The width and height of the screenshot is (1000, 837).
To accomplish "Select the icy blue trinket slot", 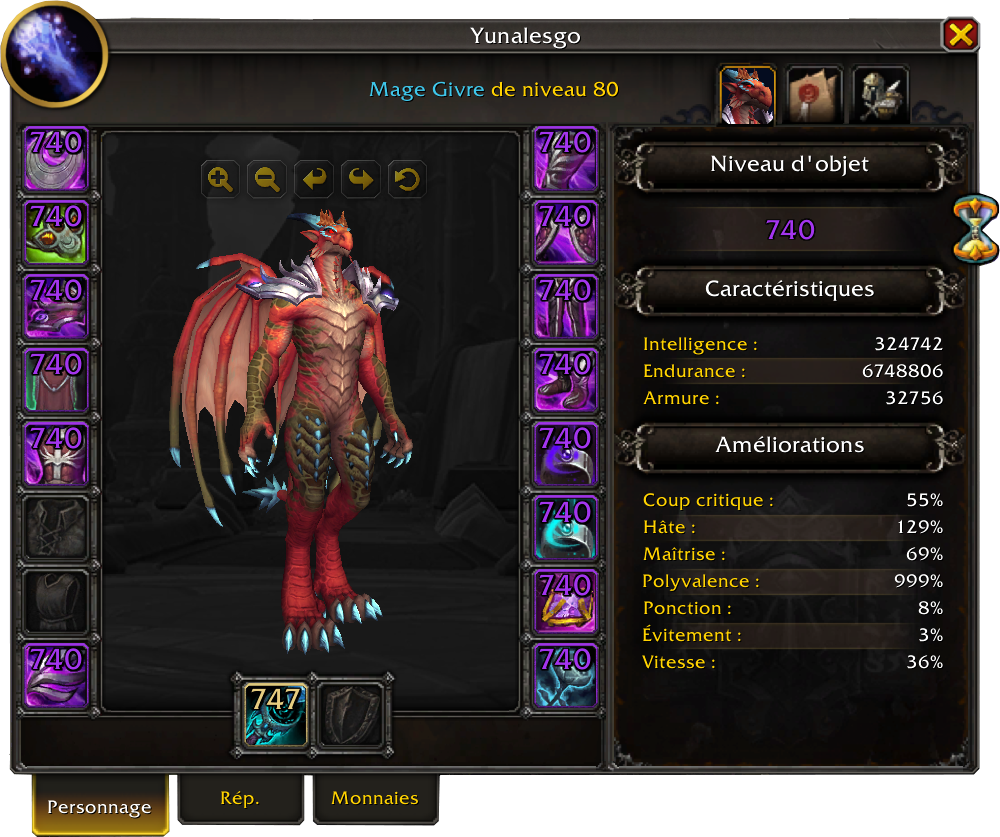I will pyautogui.click(x=566, y=676).
